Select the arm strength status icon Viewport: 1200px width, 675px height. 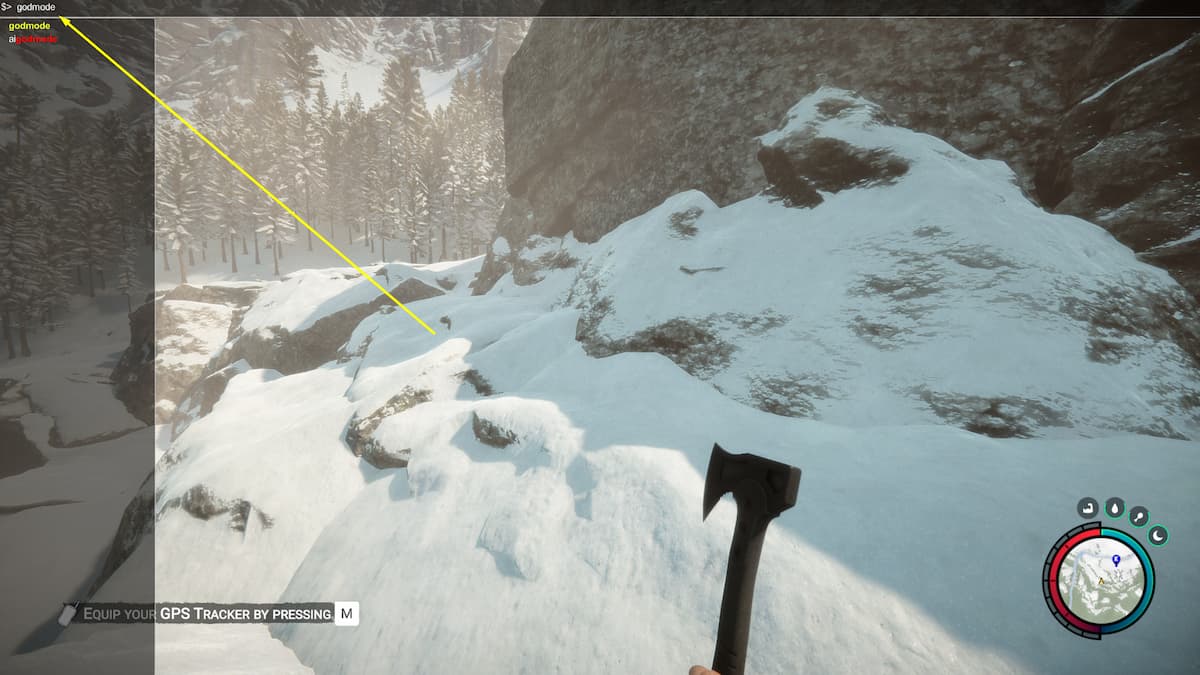pos(1087,508)
